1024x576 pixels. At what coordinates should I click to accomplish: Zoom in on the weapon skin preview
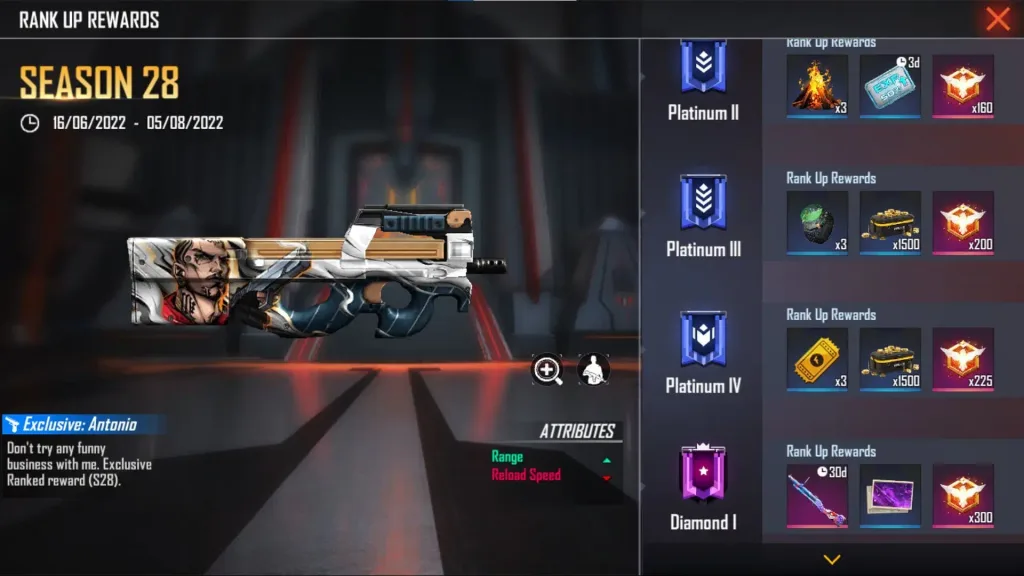[x=547, y=370]
